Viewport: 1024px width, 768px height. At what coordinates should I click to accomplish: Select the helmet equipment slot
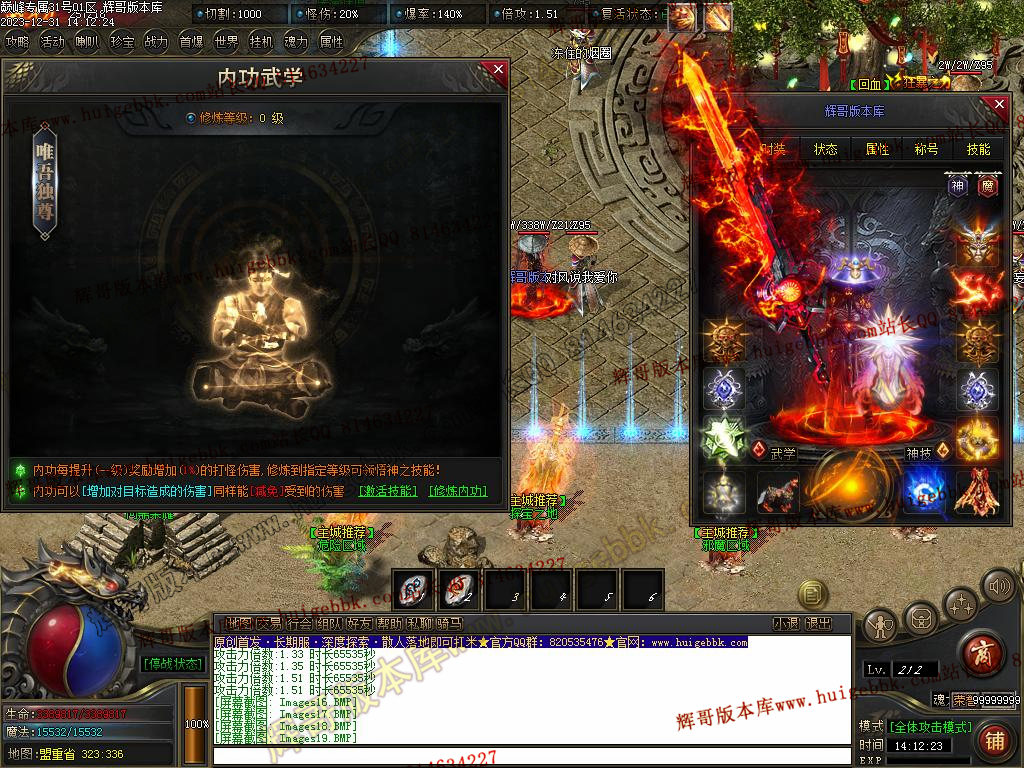point(977,241)
